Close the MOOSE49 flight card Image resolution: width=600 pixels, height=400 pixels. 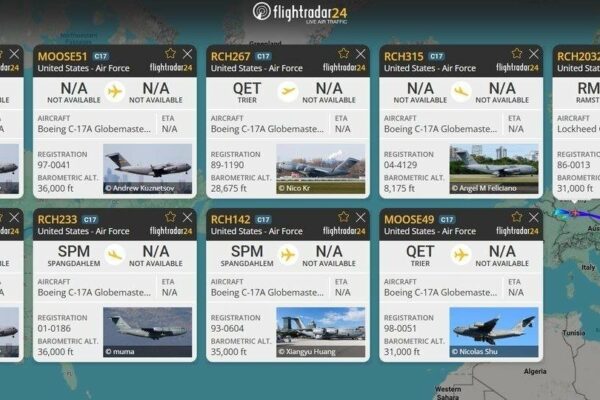coord(533,217)
